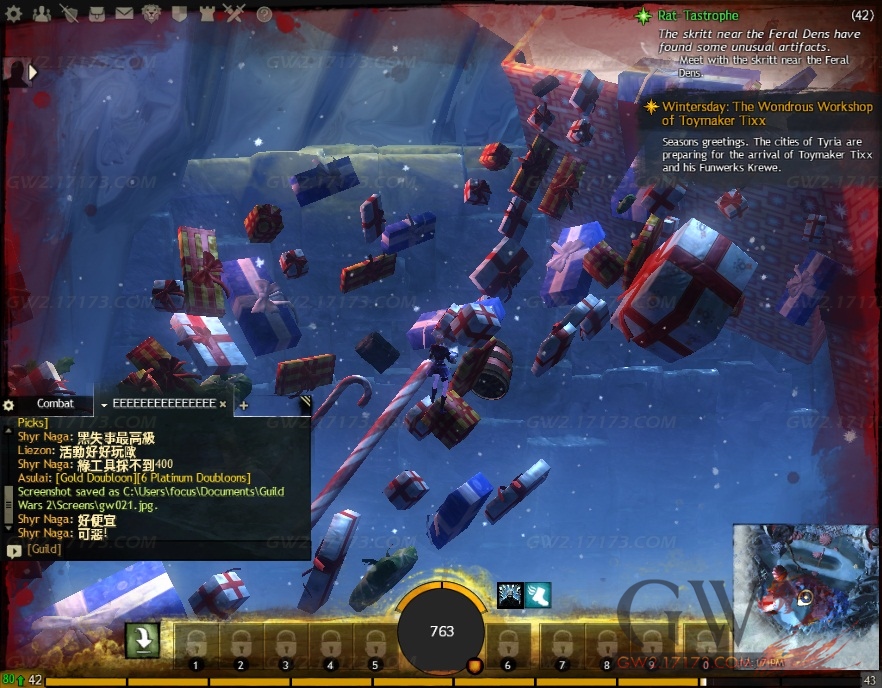Open the guild shield icon
Viewport: 882px width, 688px height.
pos(181,14)
